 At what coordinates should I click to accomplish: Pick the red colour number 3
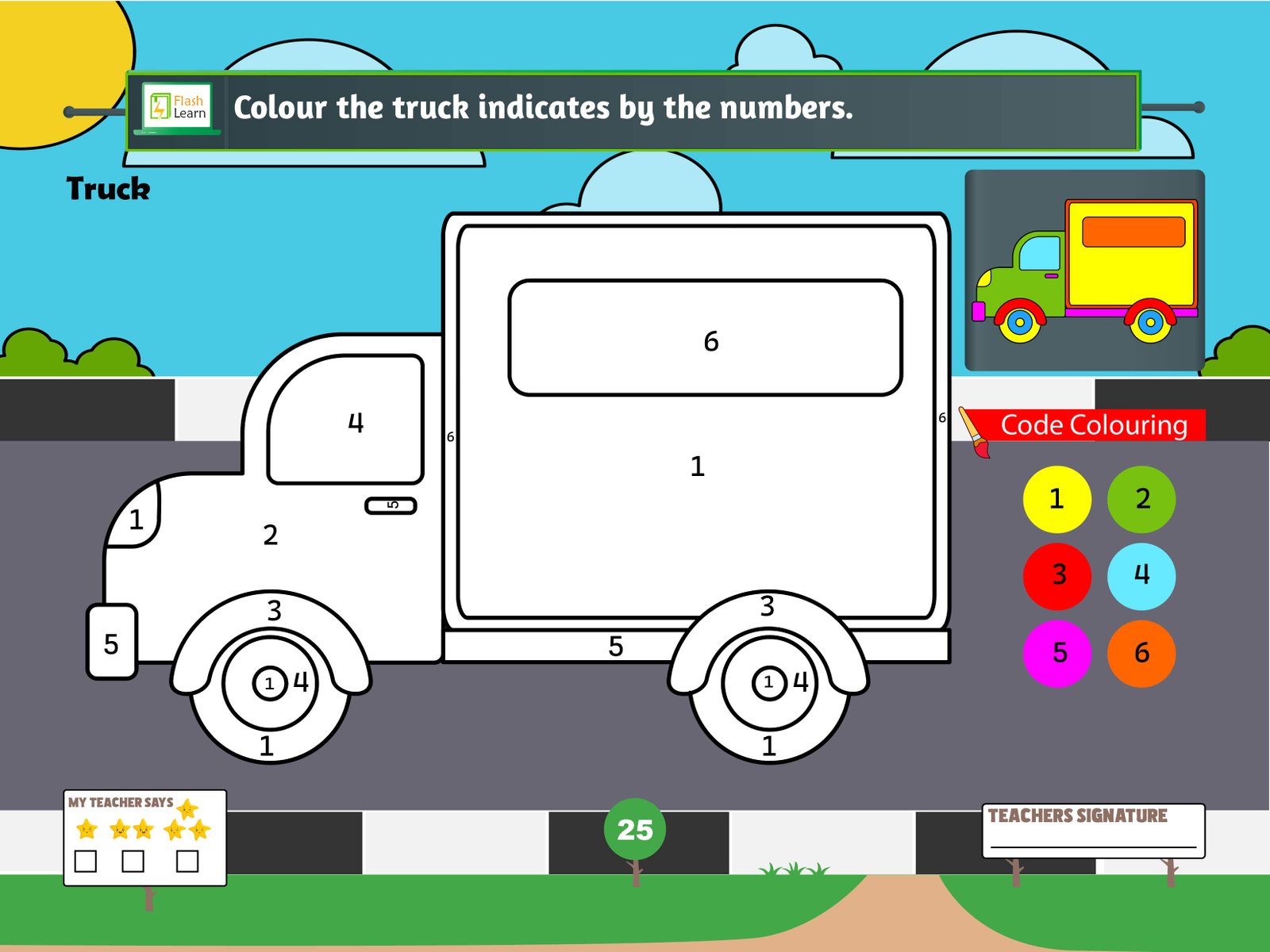[x=1056, y=576]
